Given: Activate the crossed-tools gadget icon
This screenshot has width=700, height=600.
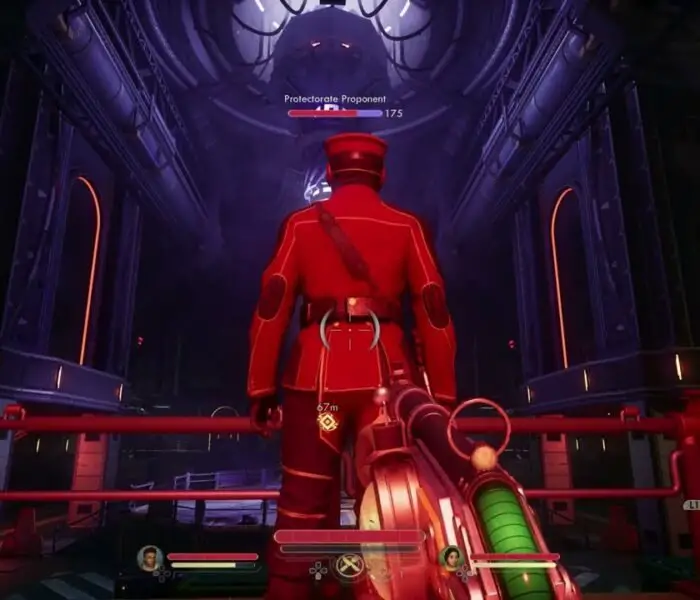Looking at the screenshot, I should 349,567.
